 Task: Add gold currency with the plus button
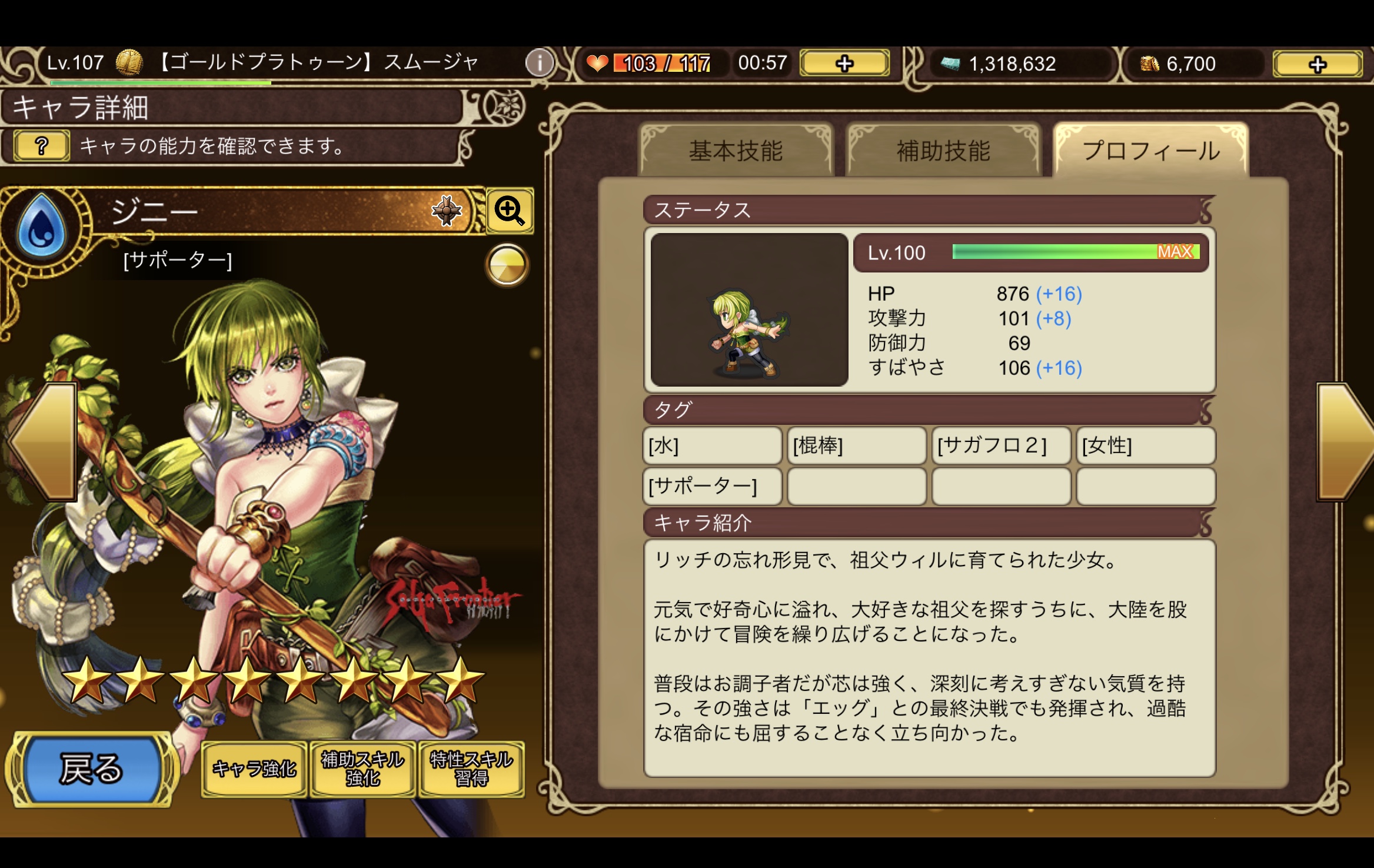pyautogui.click(x=1318, y=64)
